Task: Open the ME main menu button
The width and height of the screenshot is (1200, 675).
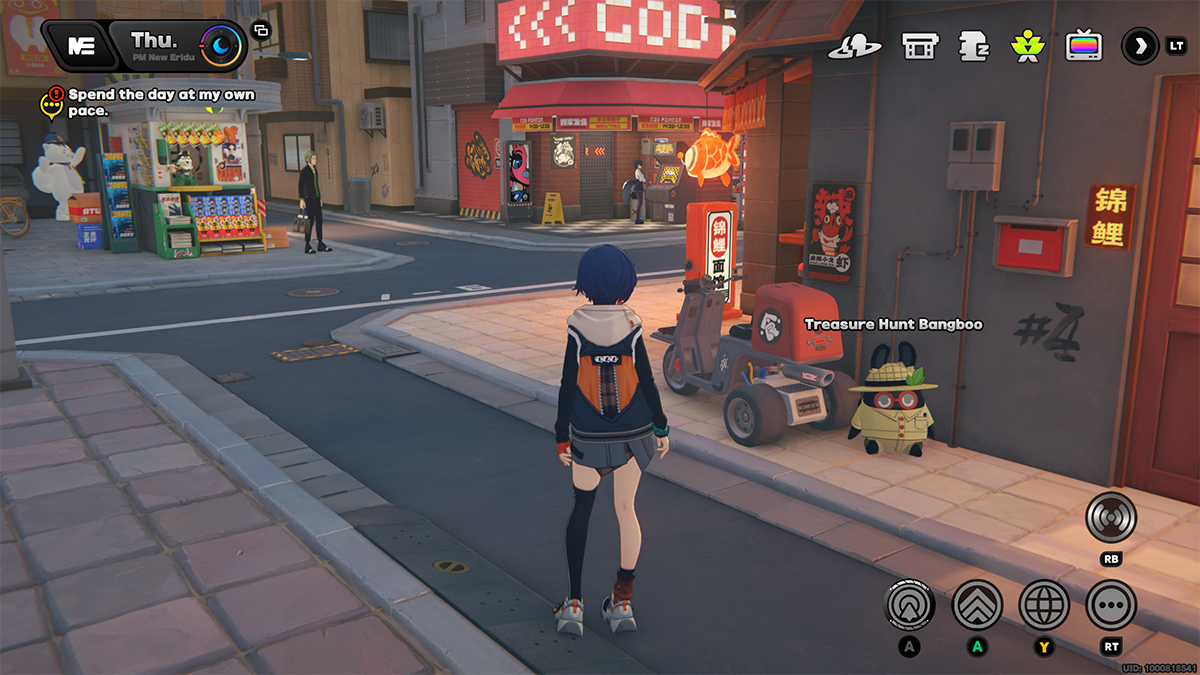Action: 80,45
